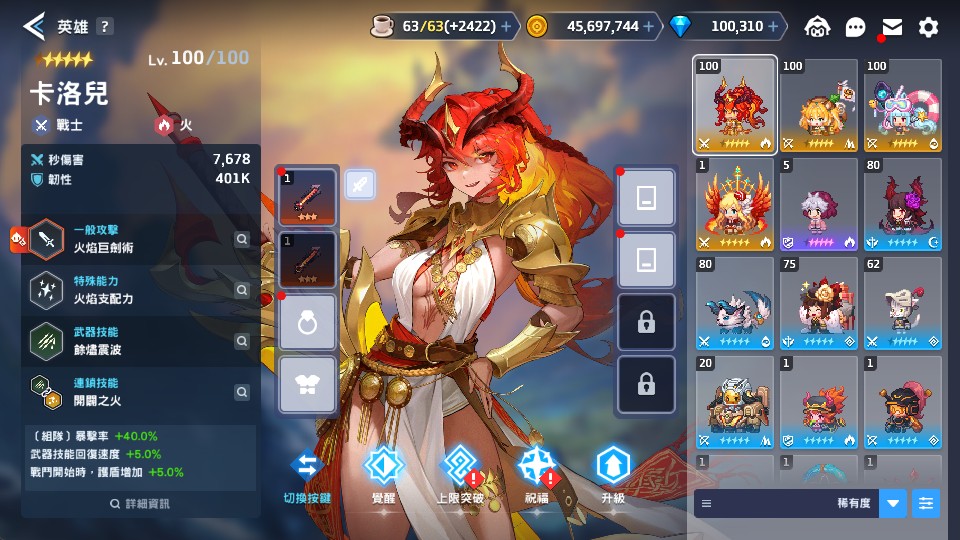Open the hero list filter options
This screenshot has height=540, width=960.
(927, 503)
